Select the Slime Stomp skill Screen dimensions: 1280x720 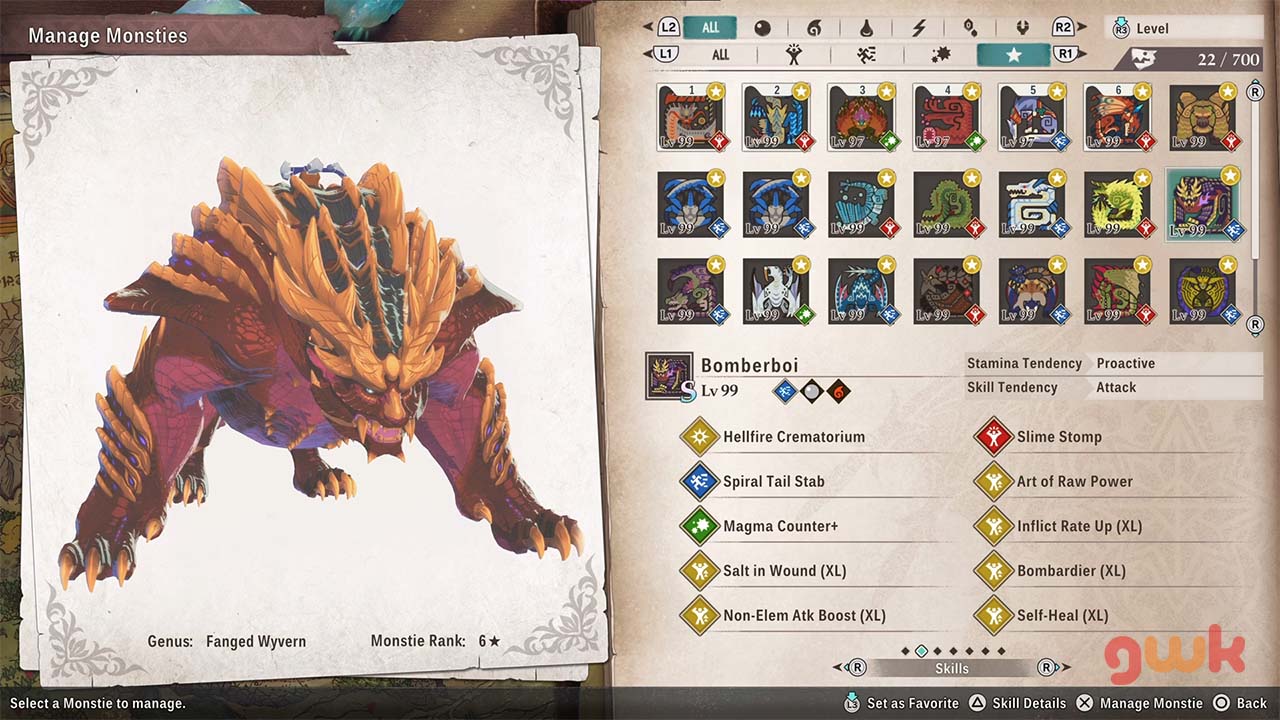point(1059,437)
